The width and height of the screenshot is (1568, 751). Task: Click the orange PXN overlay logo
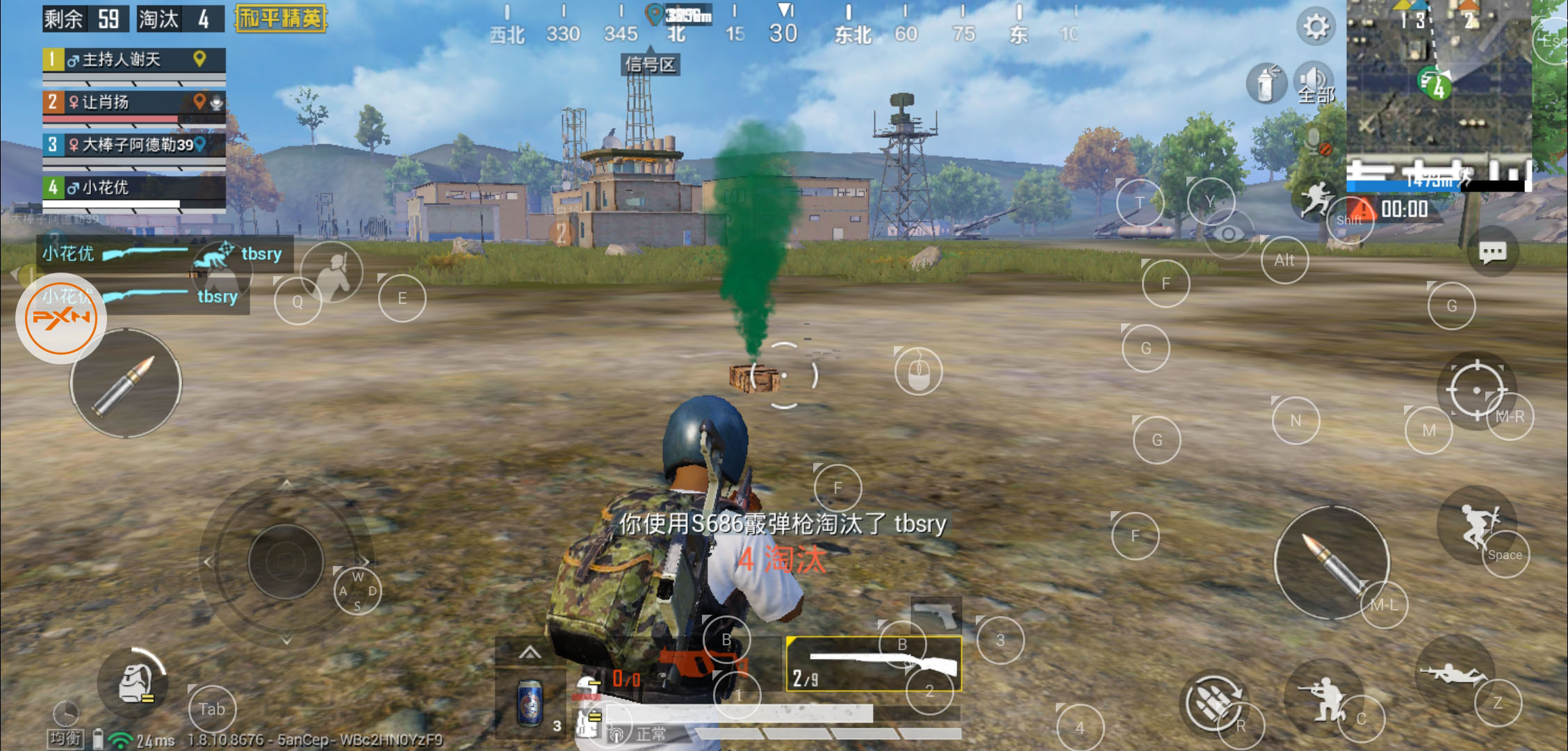click(61, 318)
